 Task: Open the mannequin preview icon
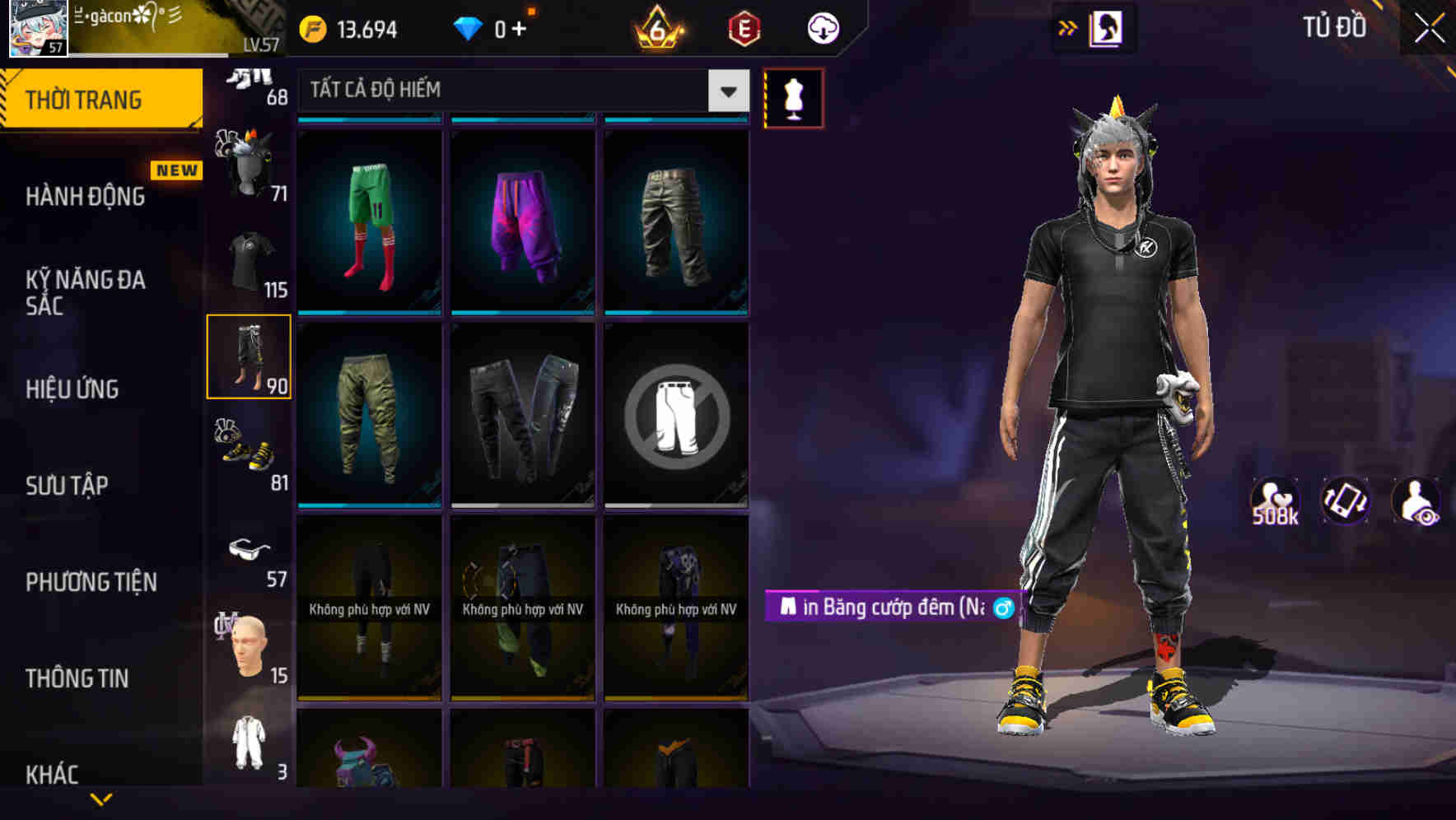(x=794, y=97)
